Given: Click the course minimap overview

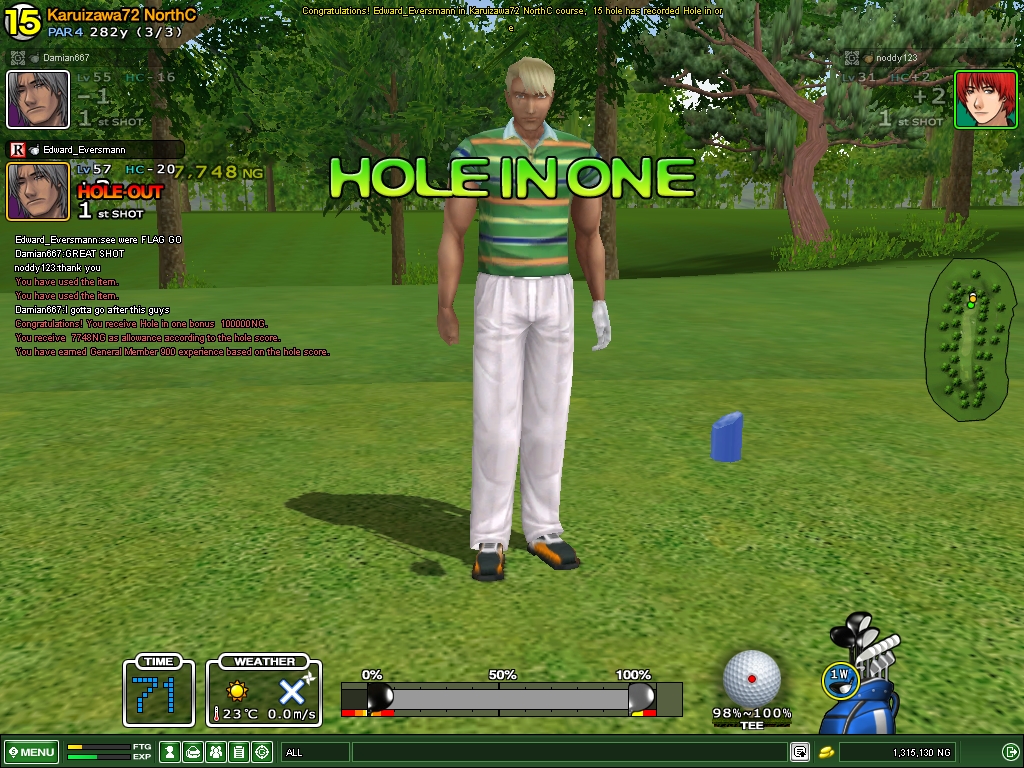Looking at the screenshot, I should pyautogui.click(x=966, y=335).
